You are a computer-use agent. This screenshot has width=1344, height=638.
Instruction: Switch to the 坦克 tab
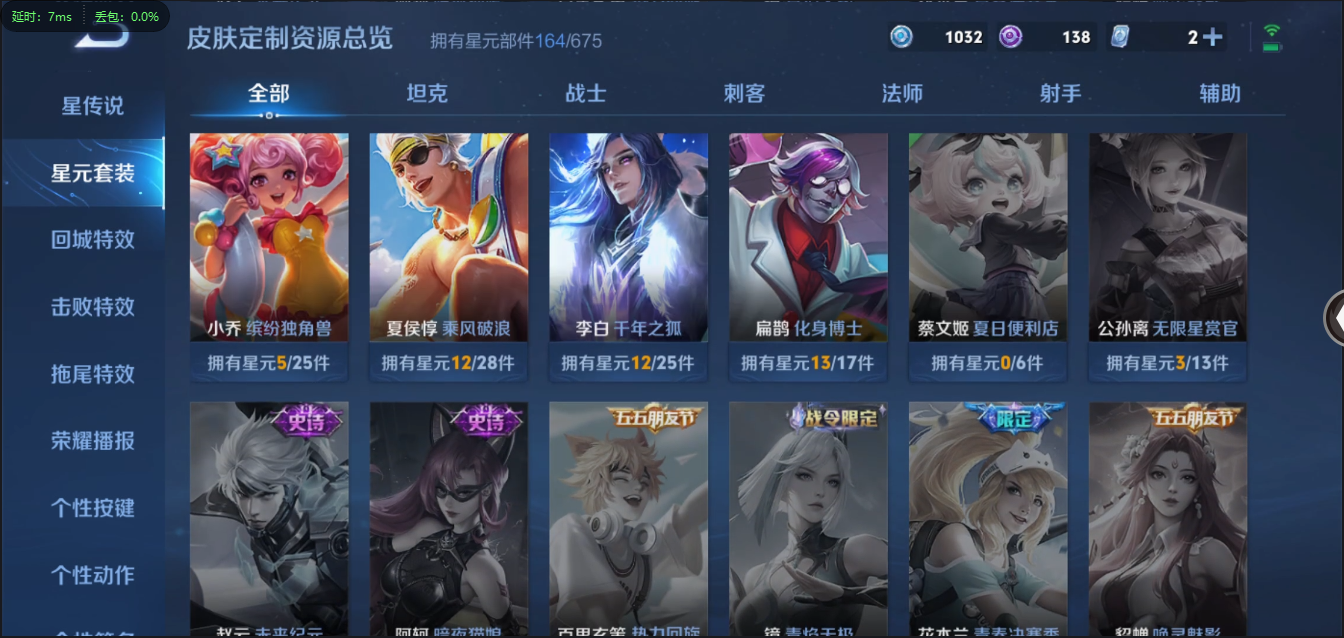(x=427, y=94)
